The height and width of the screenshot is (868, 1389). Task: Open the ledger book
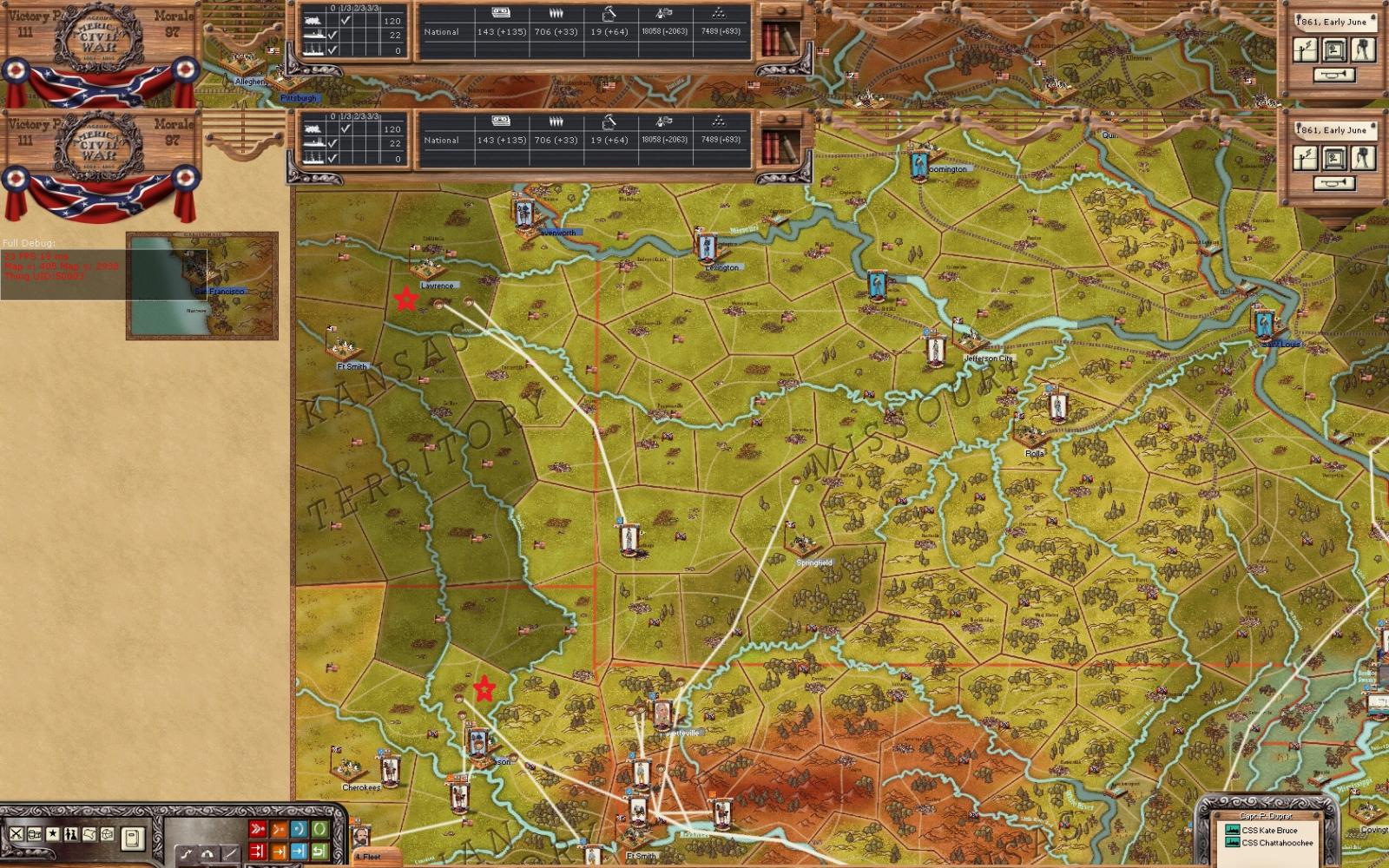pyautogui.click(x=132, y=838)
